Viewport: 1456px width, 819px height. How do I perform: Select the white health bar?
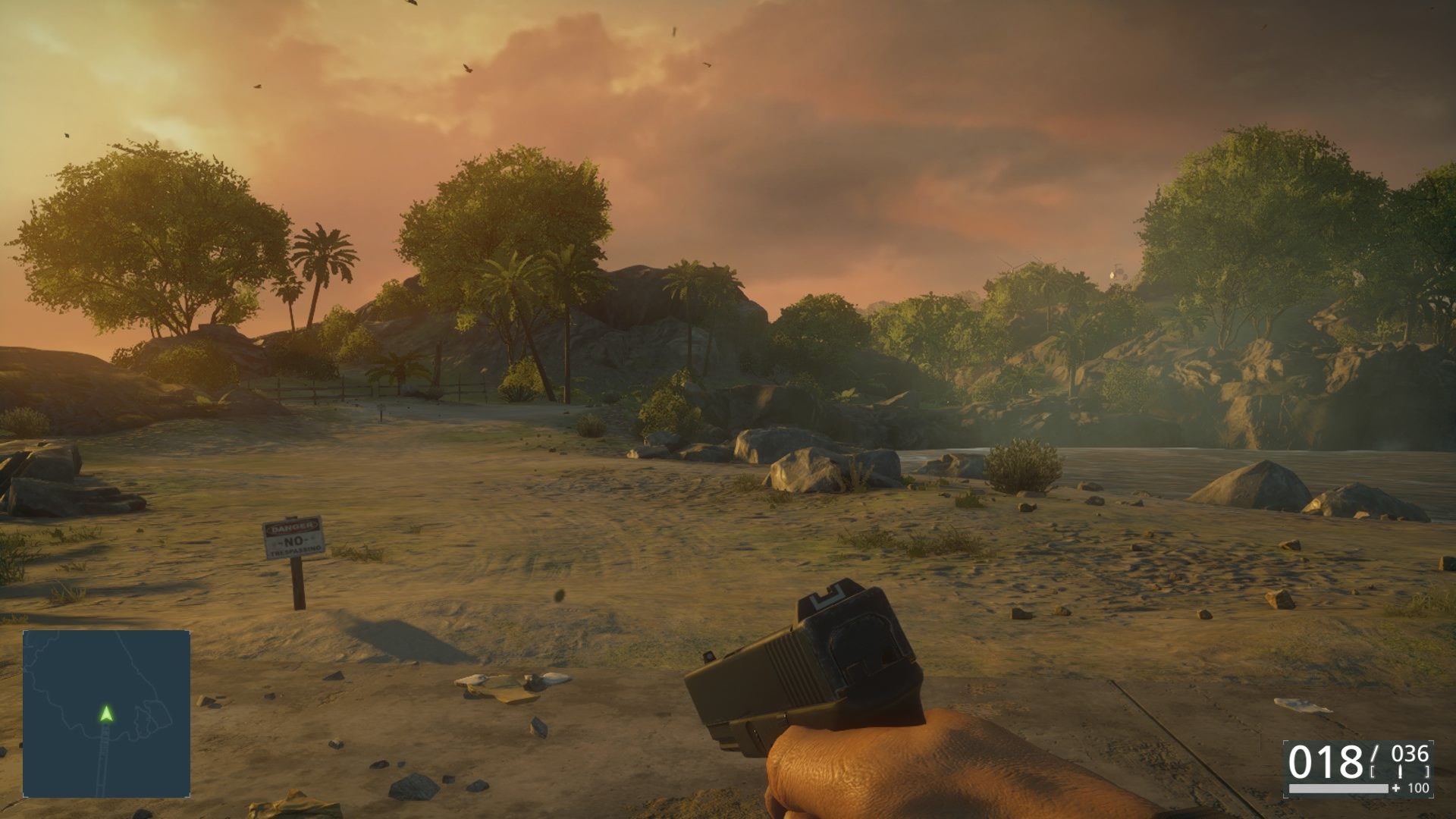click(1338, 789)
